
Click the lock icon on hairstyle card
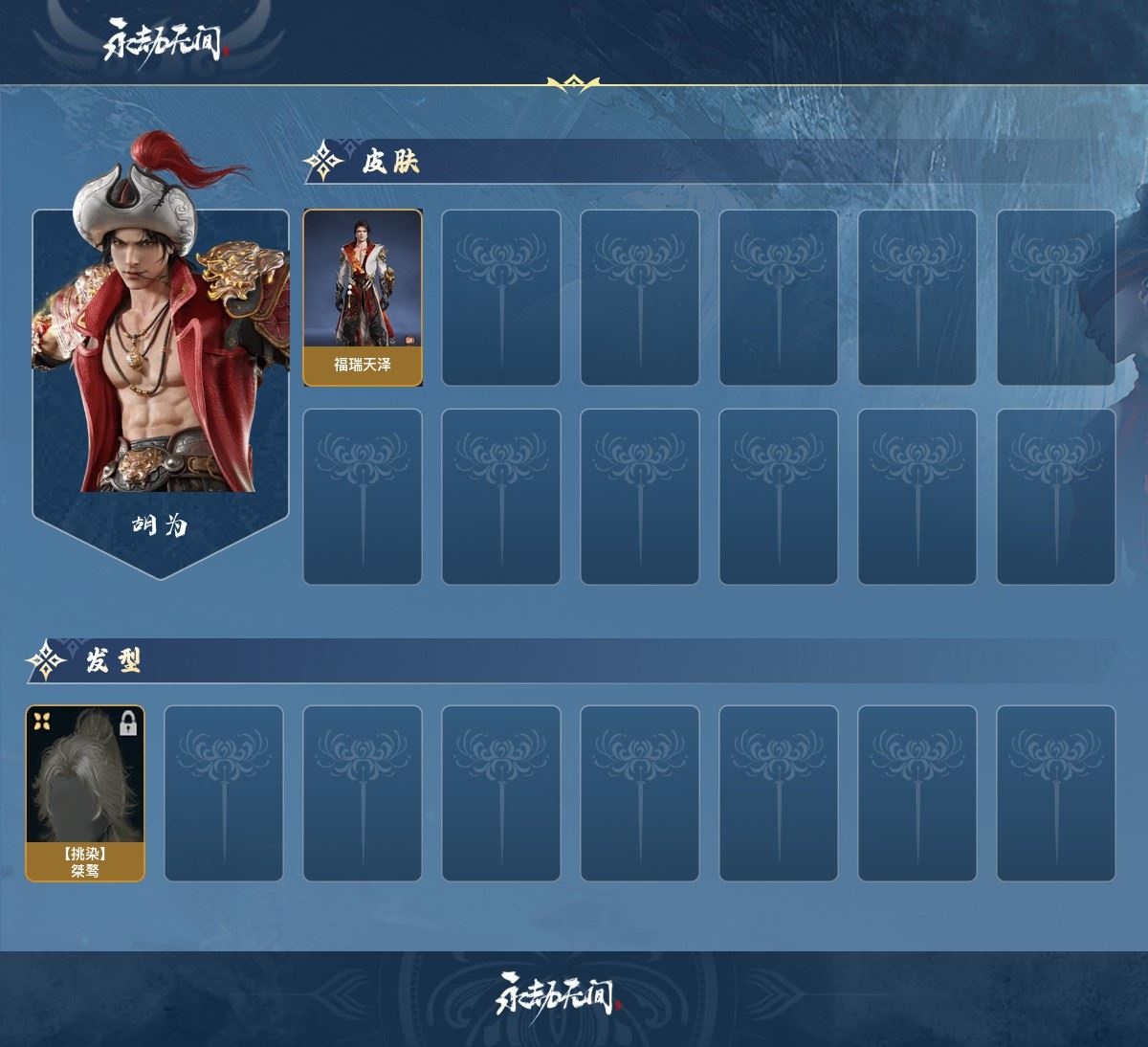(128, 724)
